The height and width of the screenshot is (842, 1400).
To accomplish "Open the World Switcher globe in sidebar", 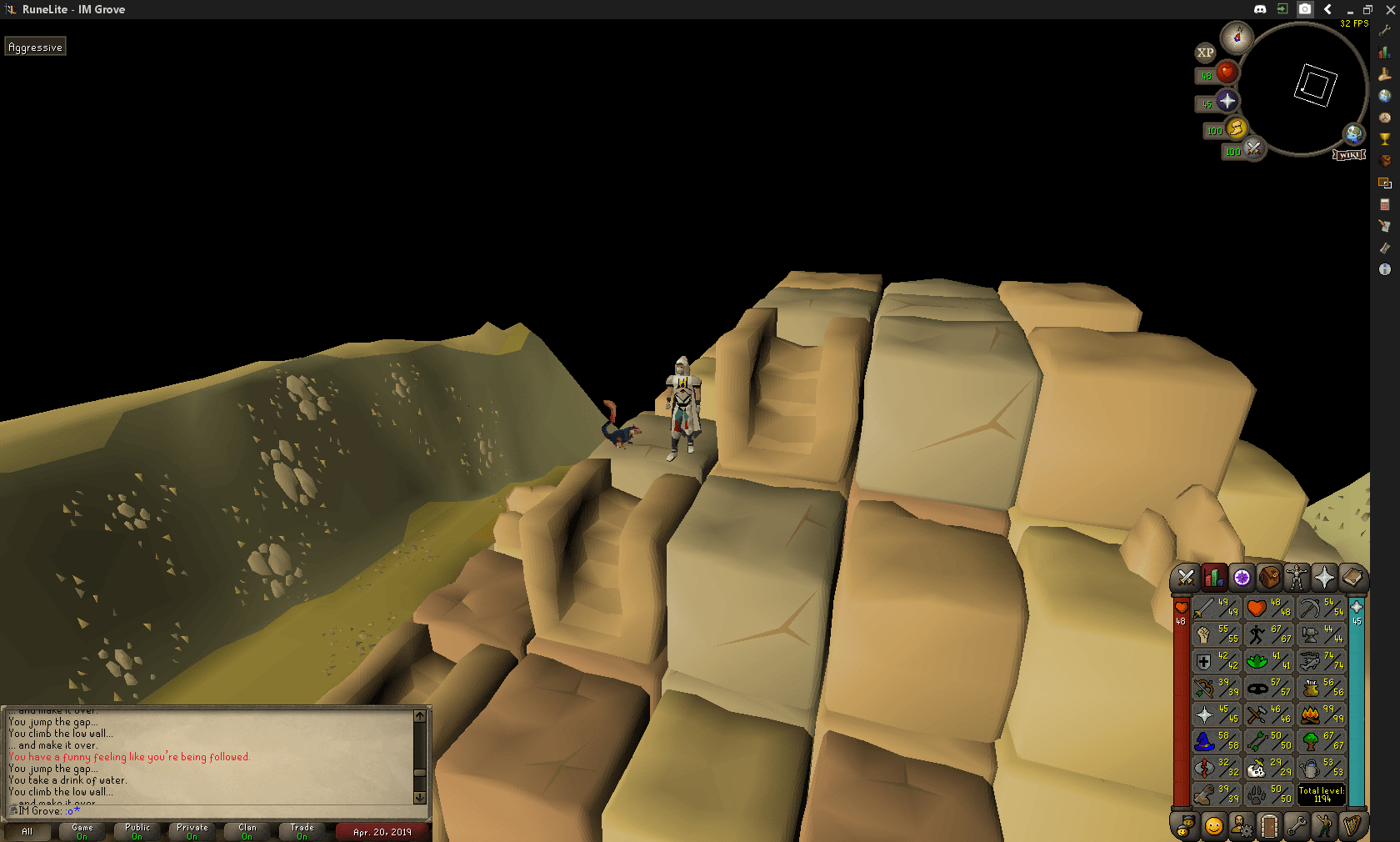I will click(1384, 96).
